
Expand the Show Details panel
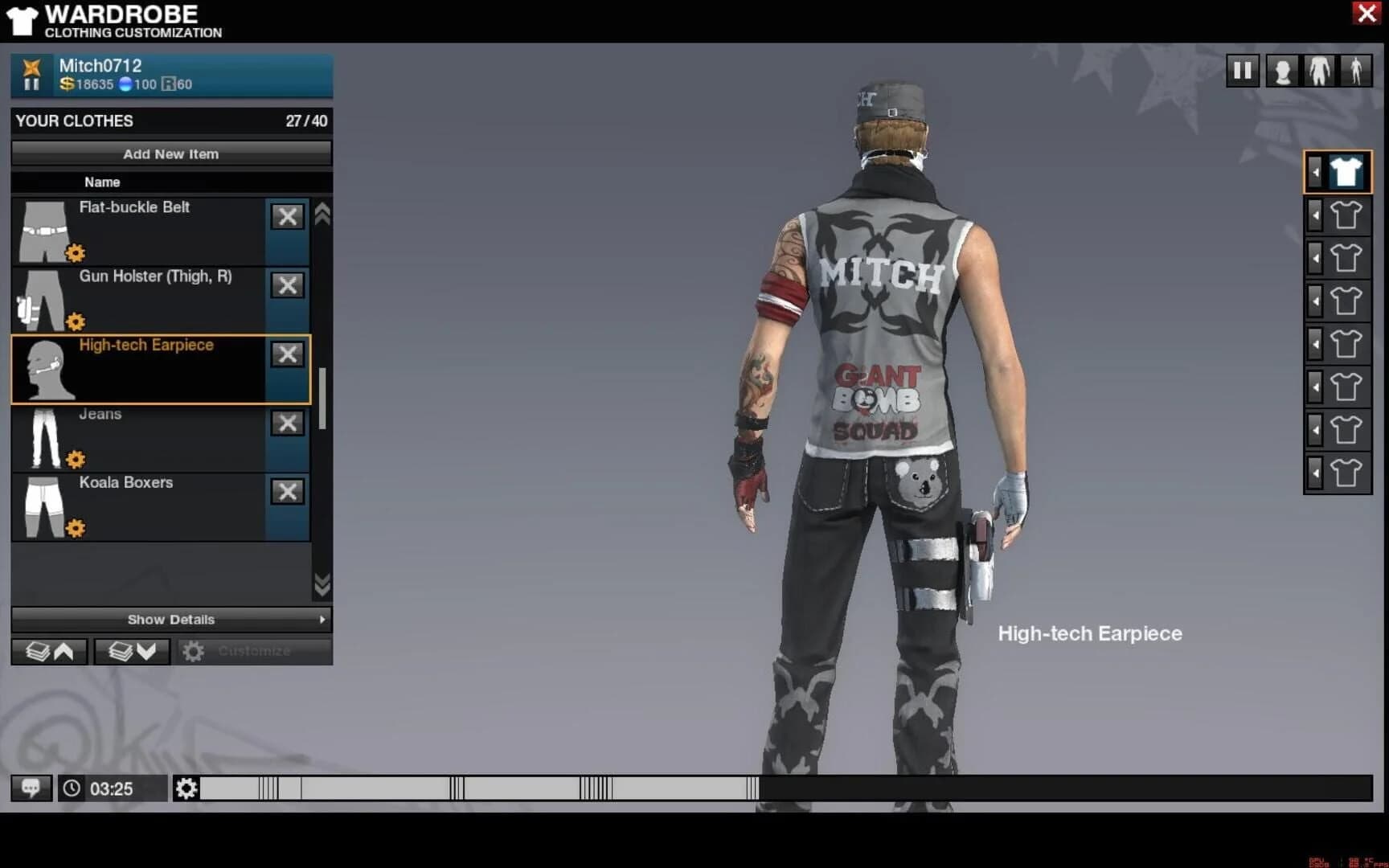170,620
